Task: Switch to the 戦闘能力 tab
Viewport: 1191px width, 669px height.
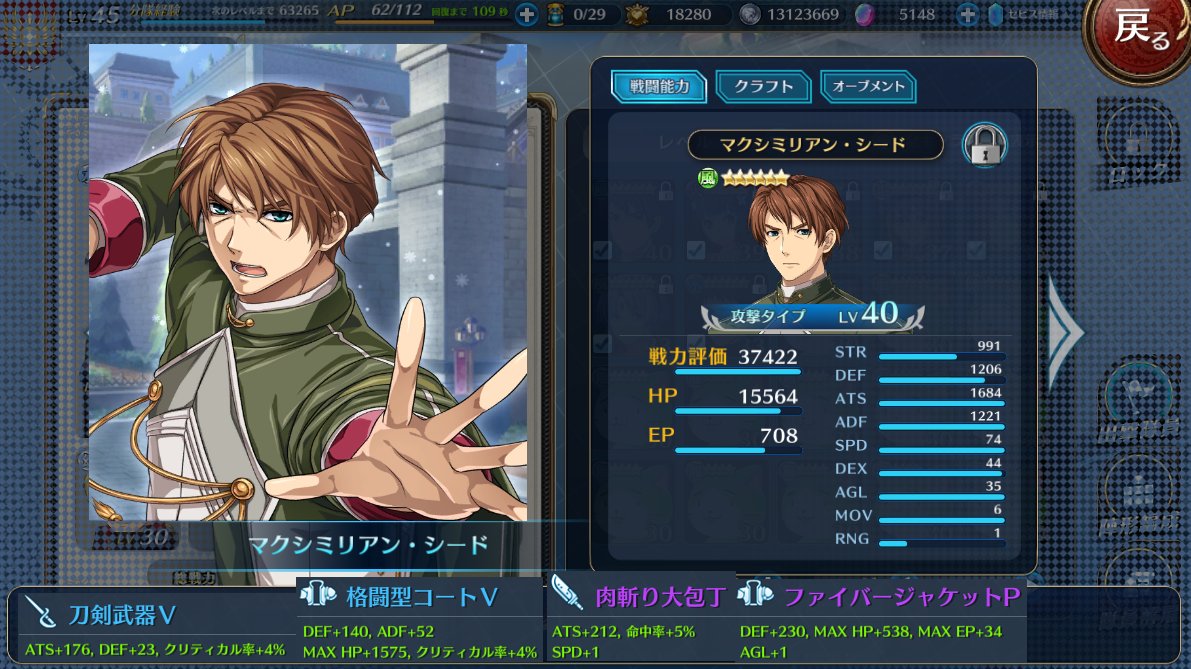Action: tap(659, 86)
